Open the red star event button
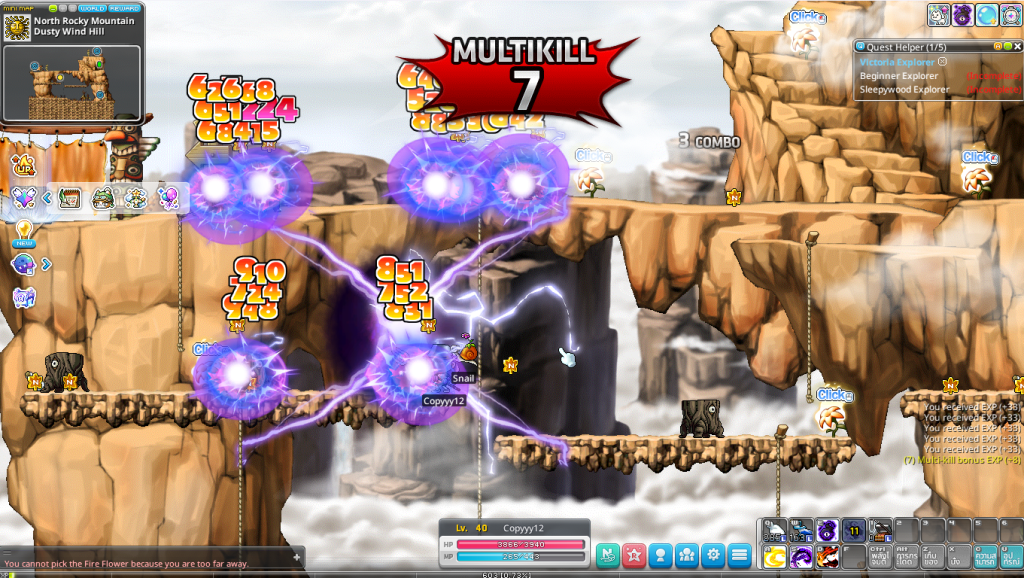This screenshot has width=1024, height=578. point(634,553)
